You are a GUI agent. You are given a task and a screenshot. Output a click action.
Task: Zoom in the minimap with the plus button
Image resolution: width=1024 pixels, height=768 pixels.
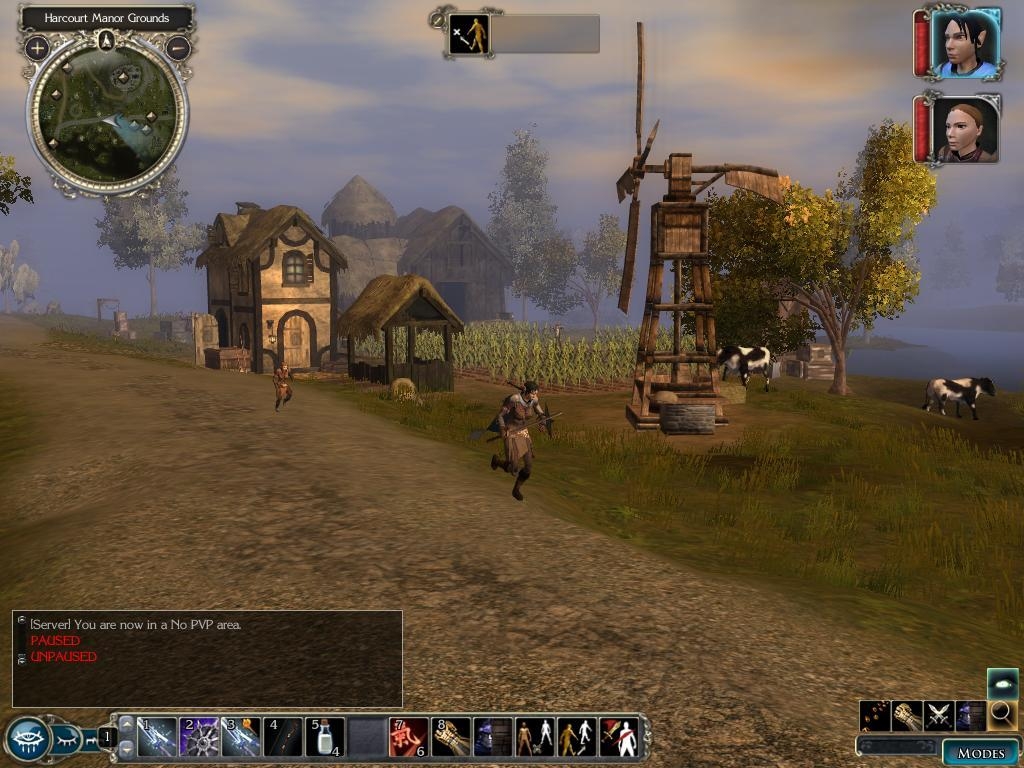click(37, 47)
